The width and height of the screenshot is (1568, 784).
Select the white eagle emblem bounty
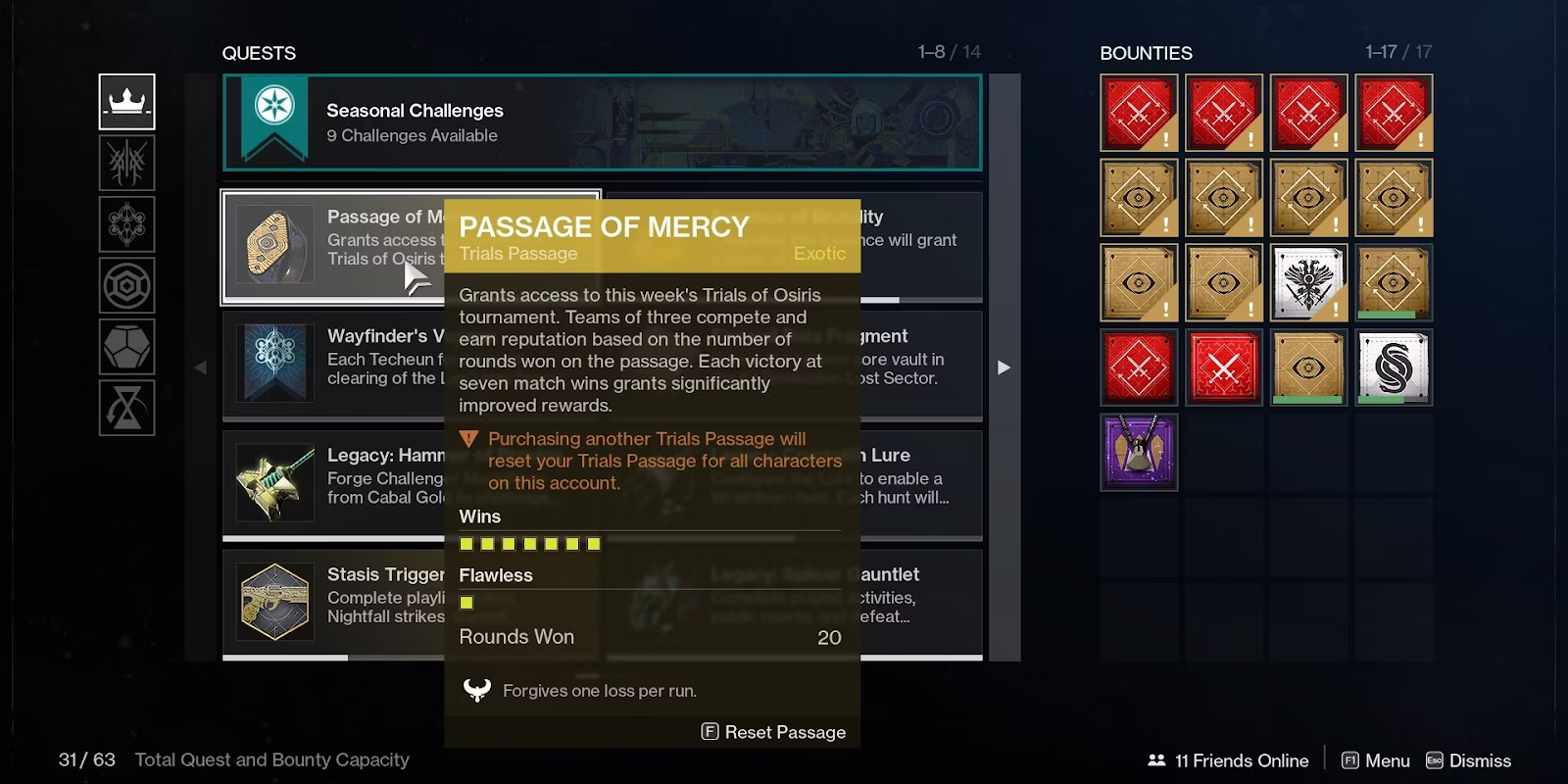[x=1308, y=283]
